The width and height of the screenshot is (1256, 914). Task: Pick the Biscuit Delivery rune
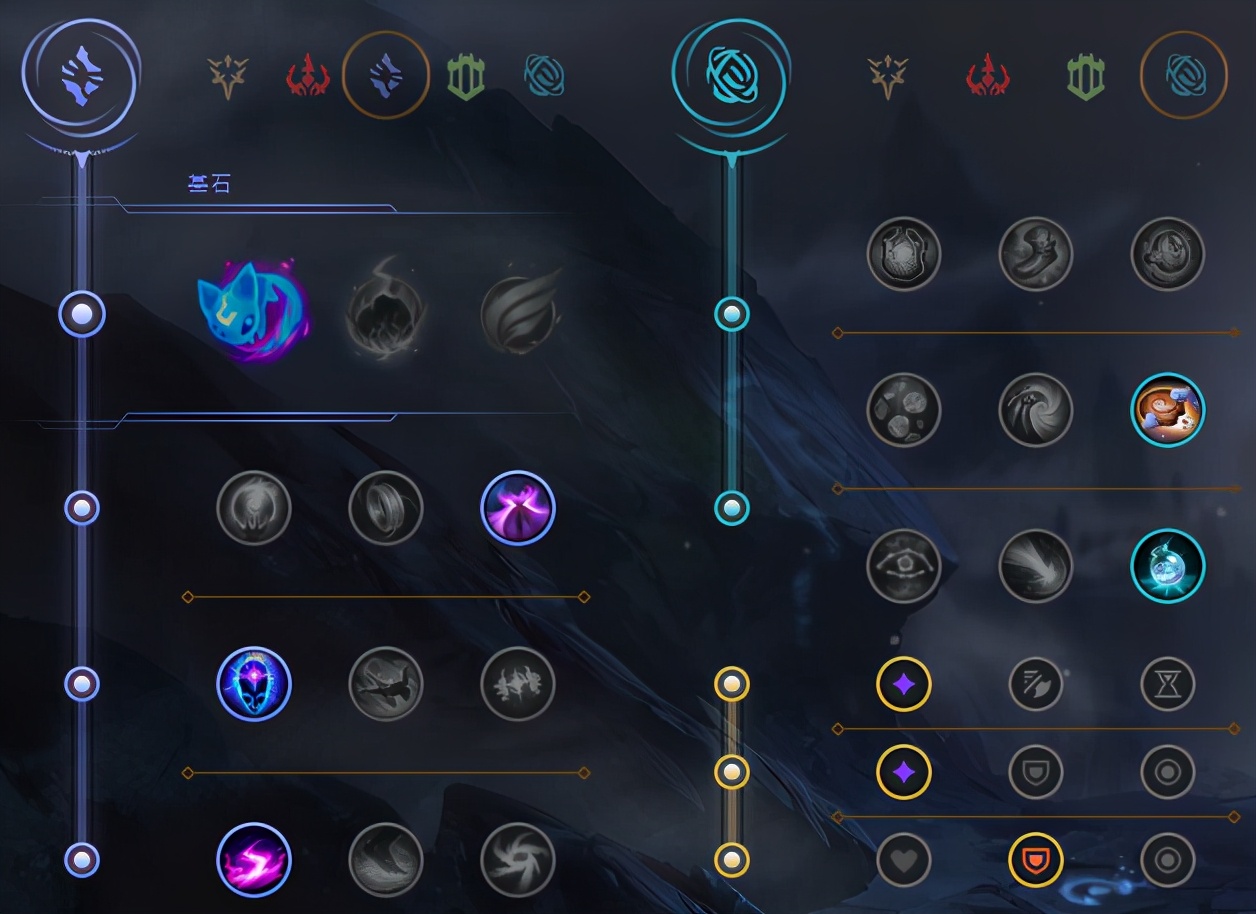[x=1167, y=410]
